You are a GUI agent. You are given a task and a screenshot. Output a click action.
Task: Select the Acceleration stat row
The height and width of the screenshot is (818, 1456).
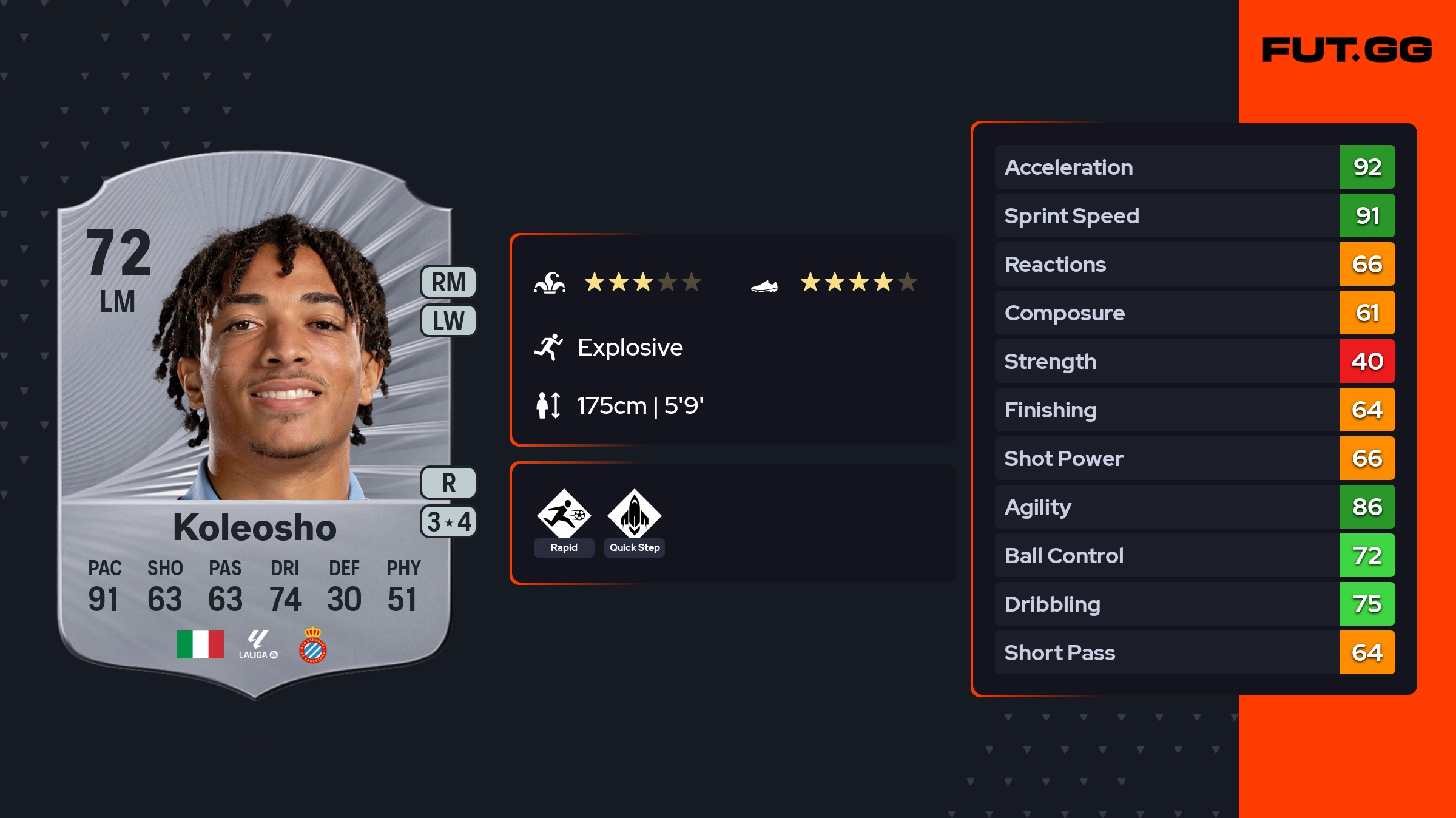(1195, 167)
